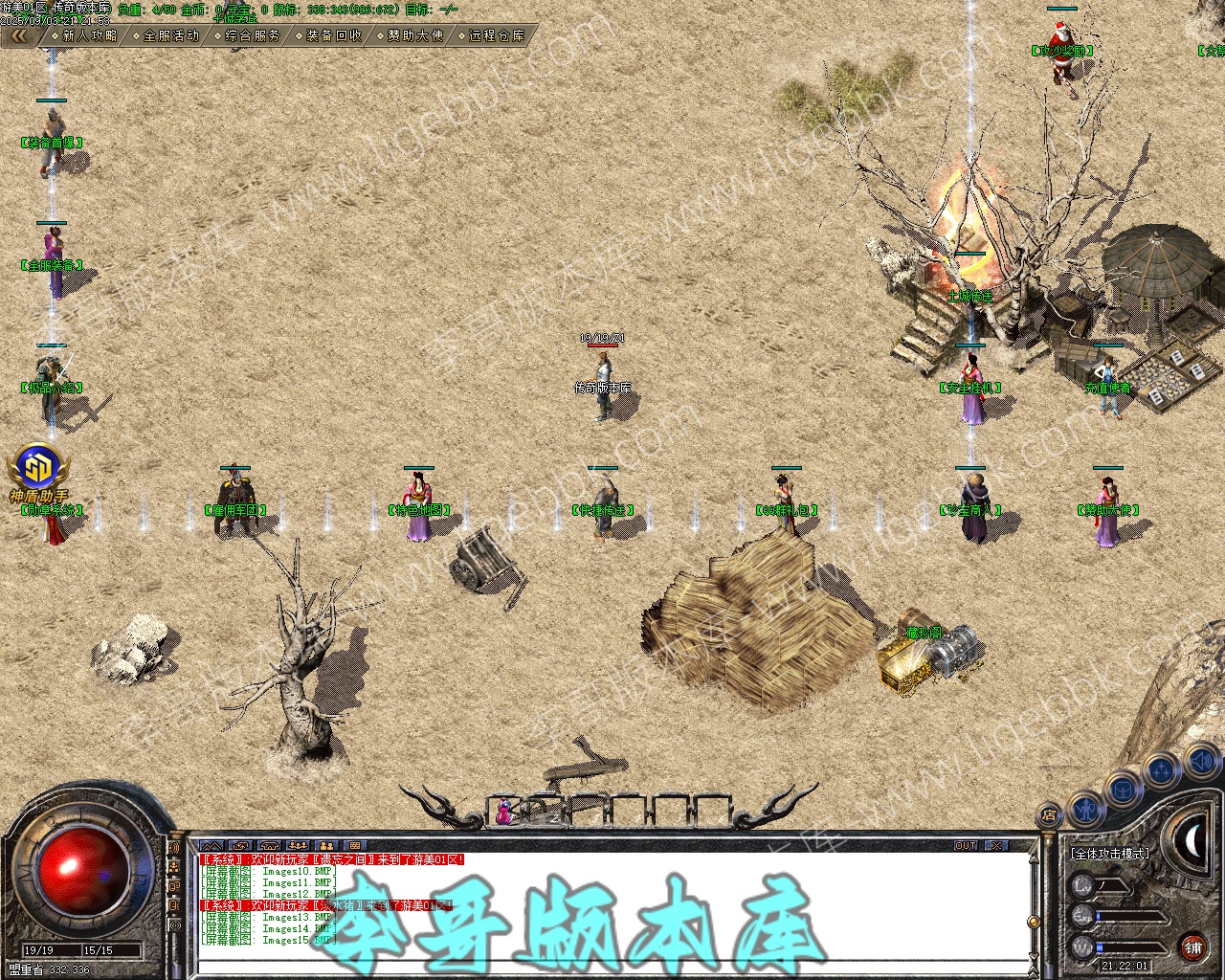Click the chat text input line
Screen dimensions: 1225x980
tap(612, 965)
